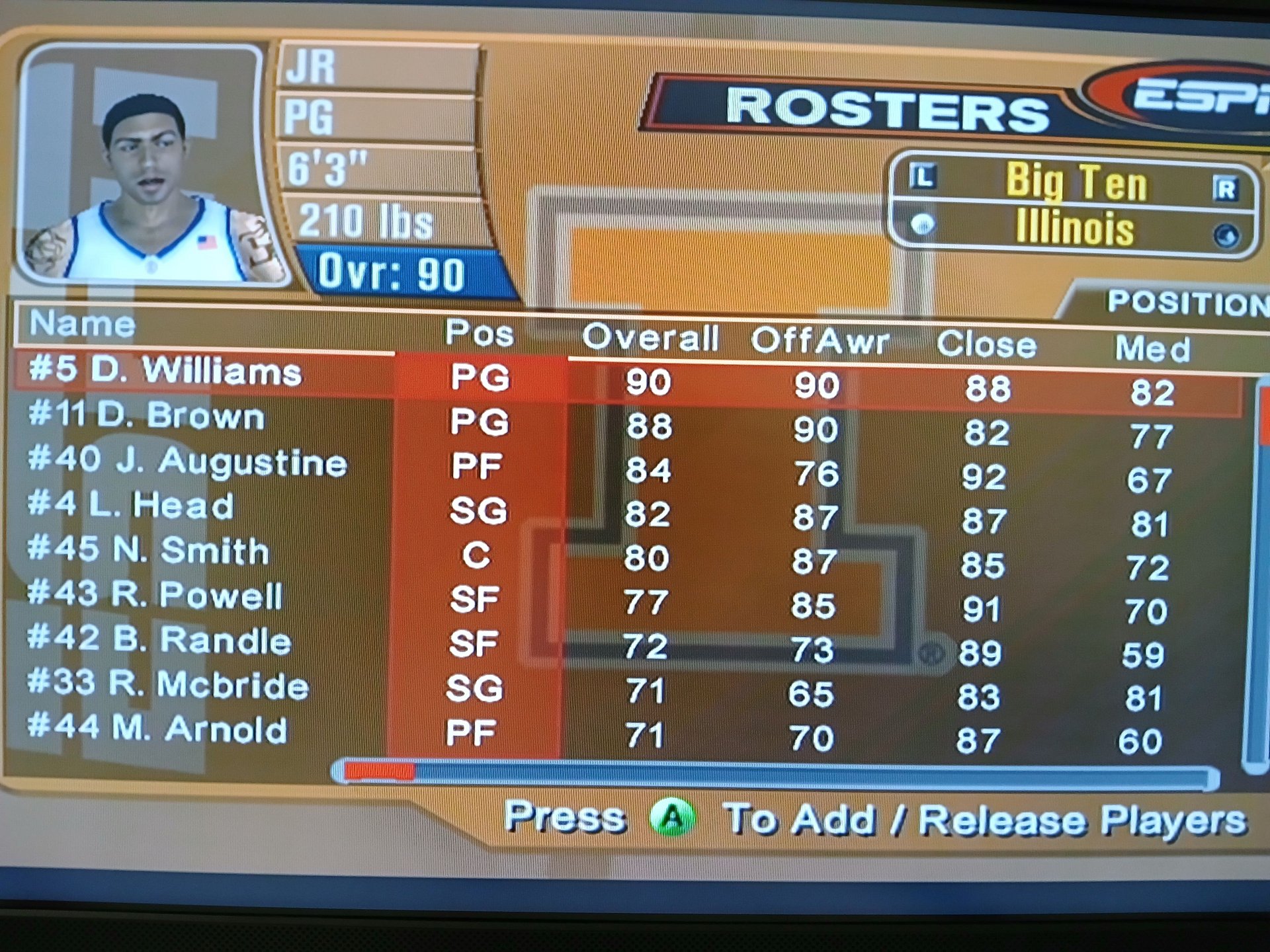Select J. Augustine's player row
Viewport: 1270px width, 952px height.
click(x=188, y=461)
